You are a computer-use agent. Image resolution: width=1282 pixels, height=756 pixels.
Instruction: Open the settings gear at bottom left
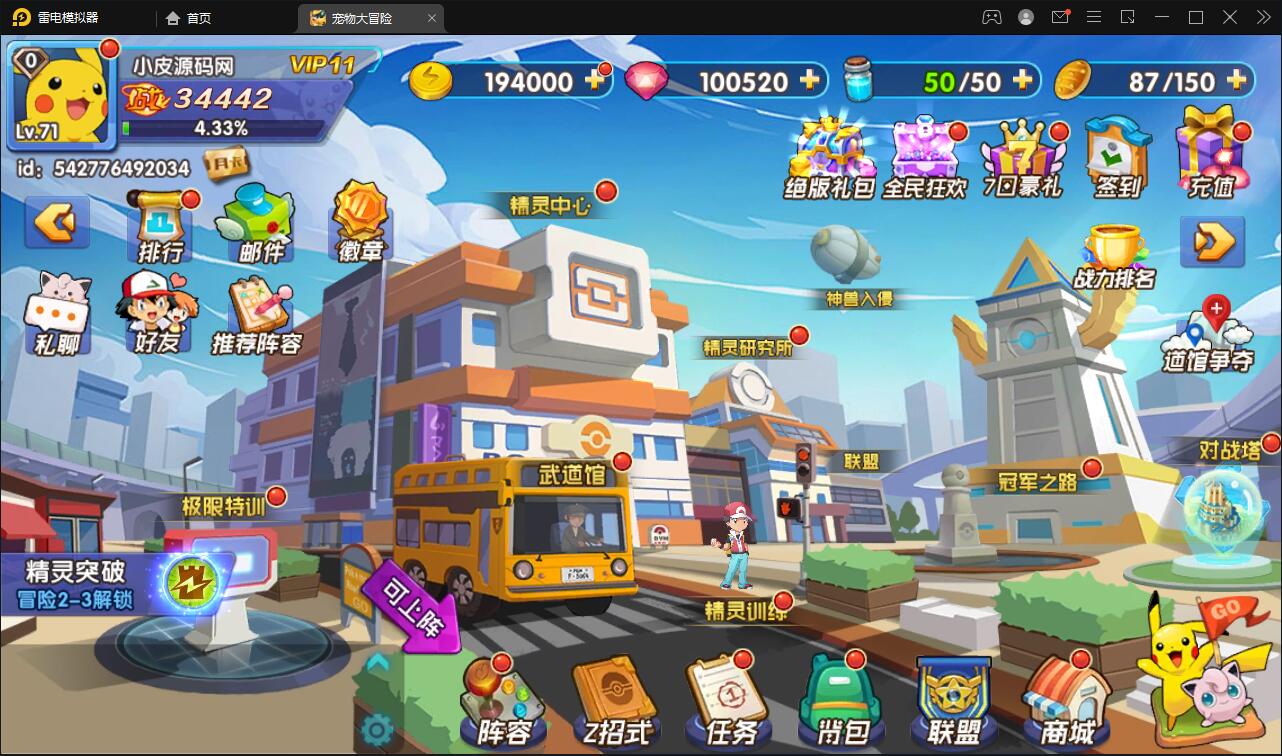click(x=378, y=730)
